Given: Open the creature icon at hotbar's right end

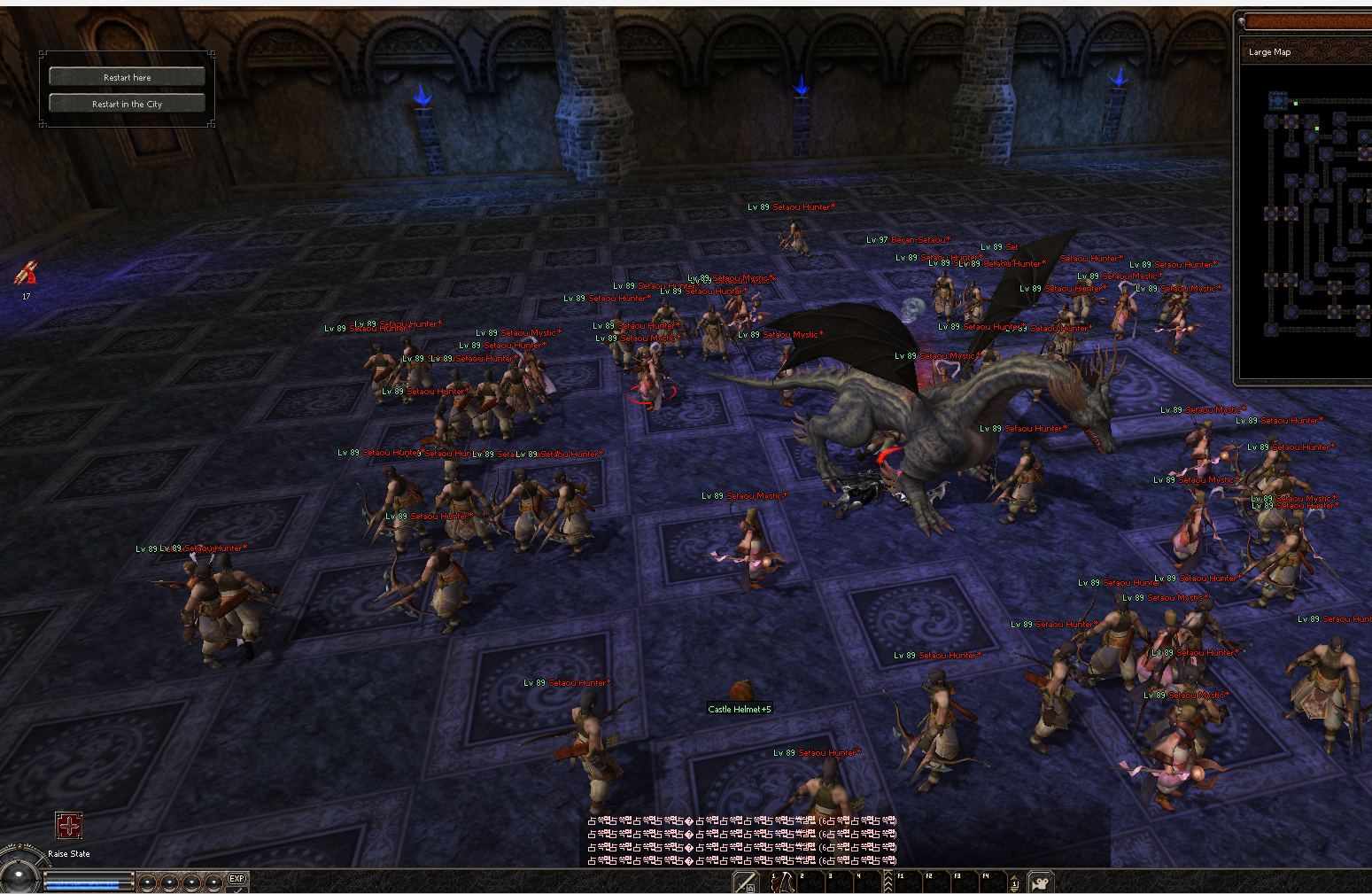Looking at the screenshot, I should 1041,882.
